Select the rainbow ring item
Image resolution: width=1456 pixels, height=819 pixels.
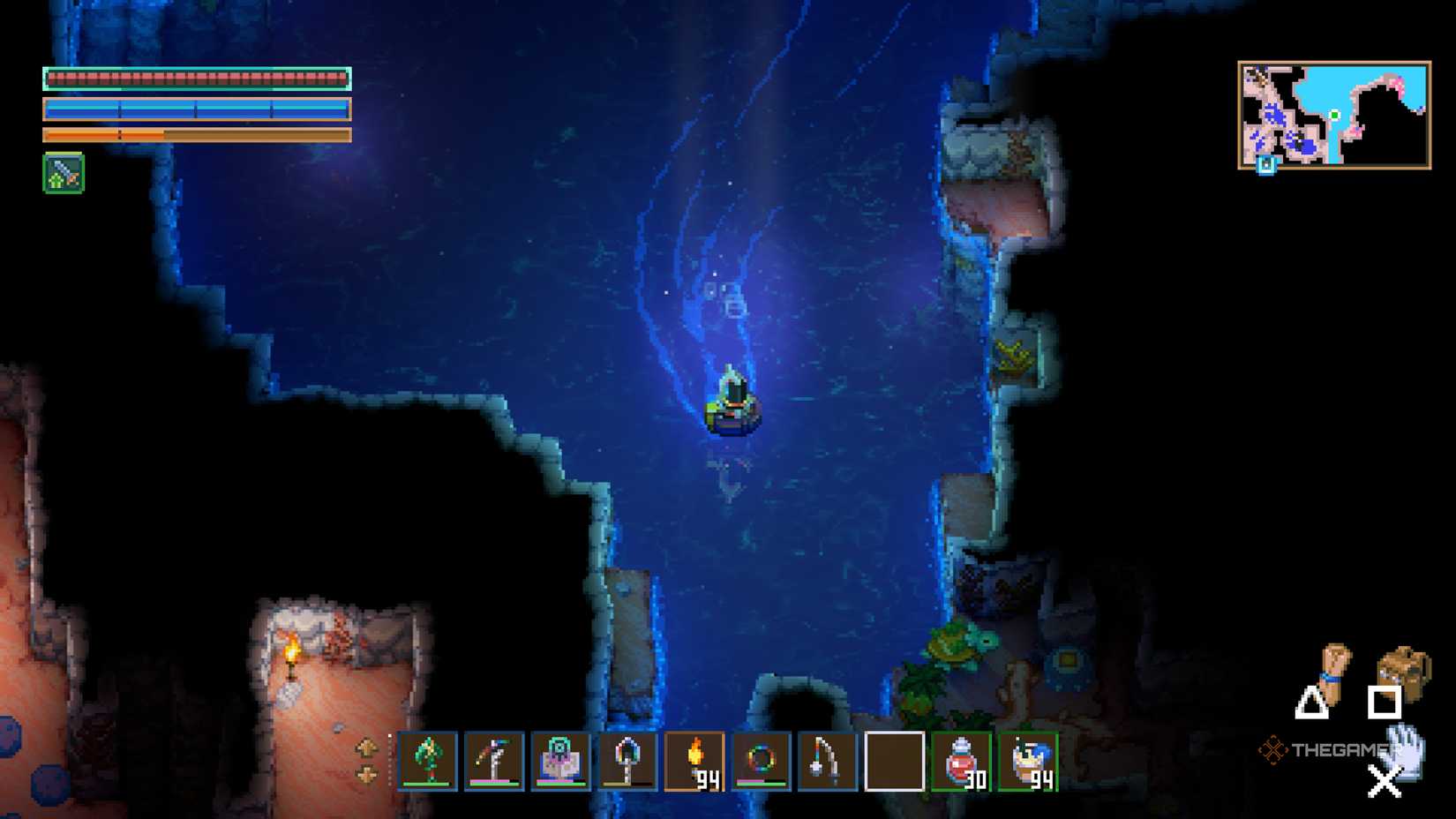(762, 761)
